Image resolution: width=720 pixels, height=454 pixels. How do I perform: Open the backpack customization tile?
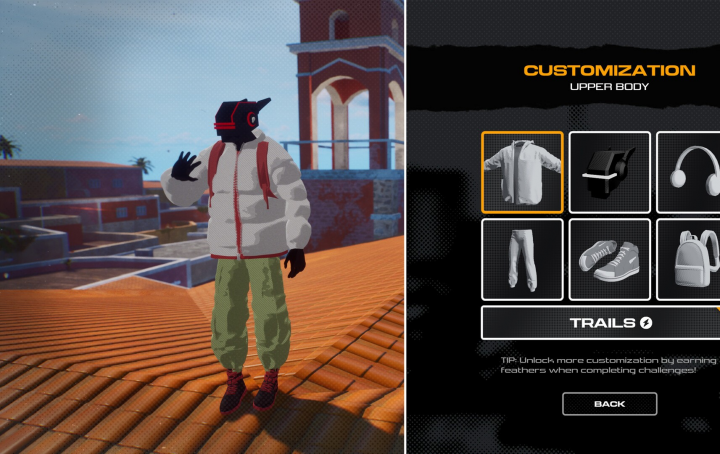[x=690, y=259]
